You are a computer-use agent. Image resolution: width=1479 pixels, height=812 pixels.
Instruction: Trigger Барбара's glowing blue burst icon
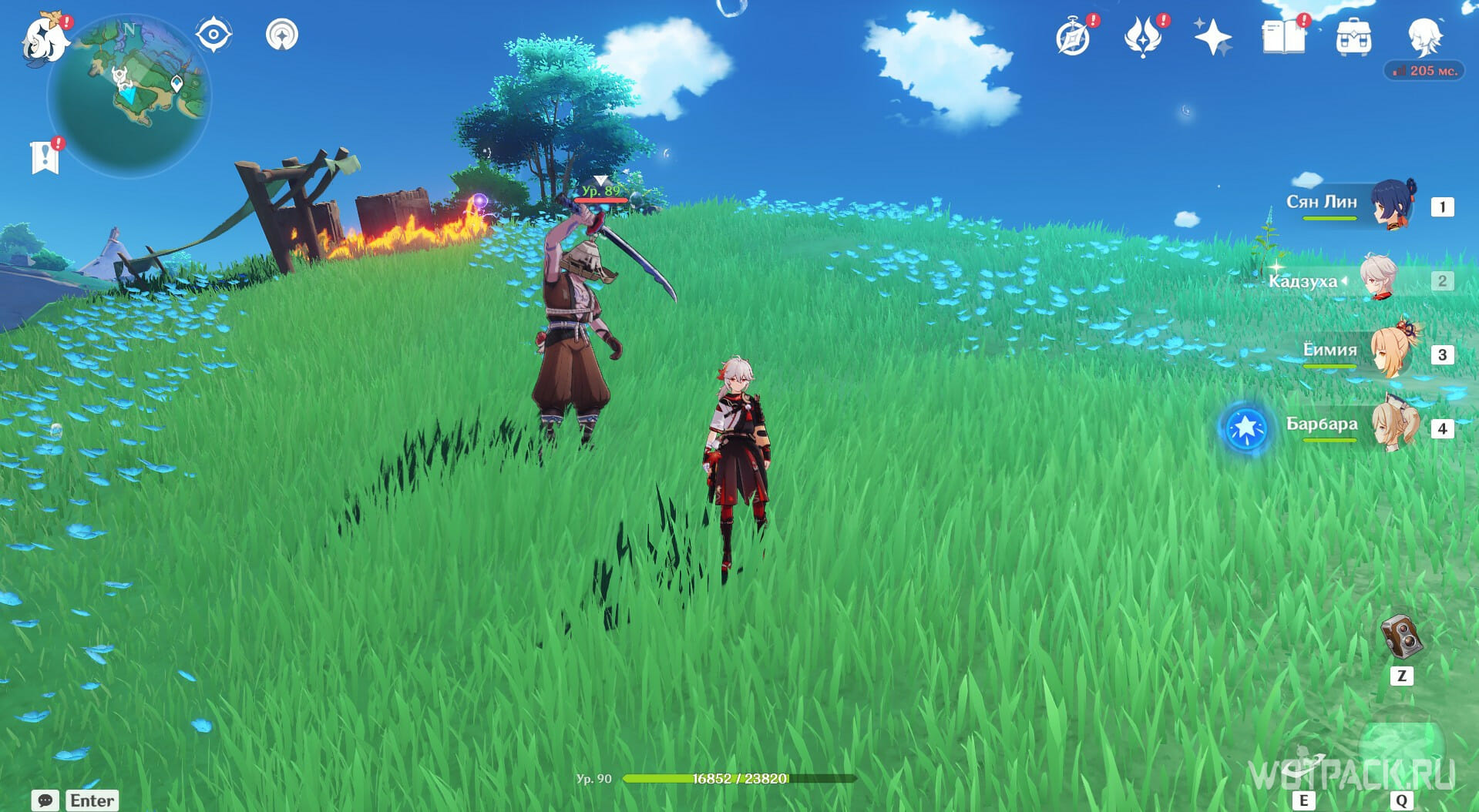[1245, 428]
